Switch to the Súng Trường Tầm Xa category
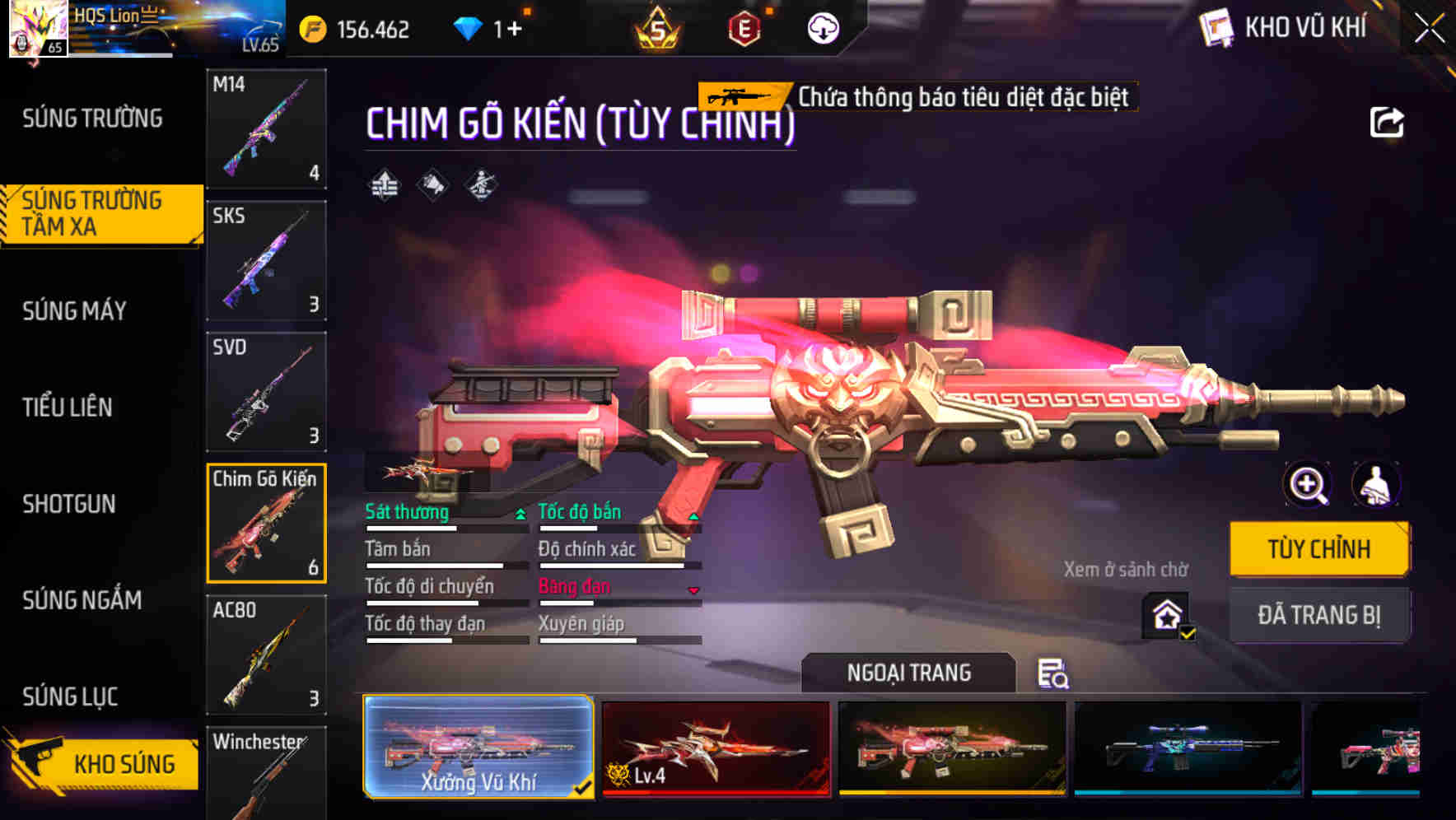Screen dimensions: 1456x820 coord(99,213)
